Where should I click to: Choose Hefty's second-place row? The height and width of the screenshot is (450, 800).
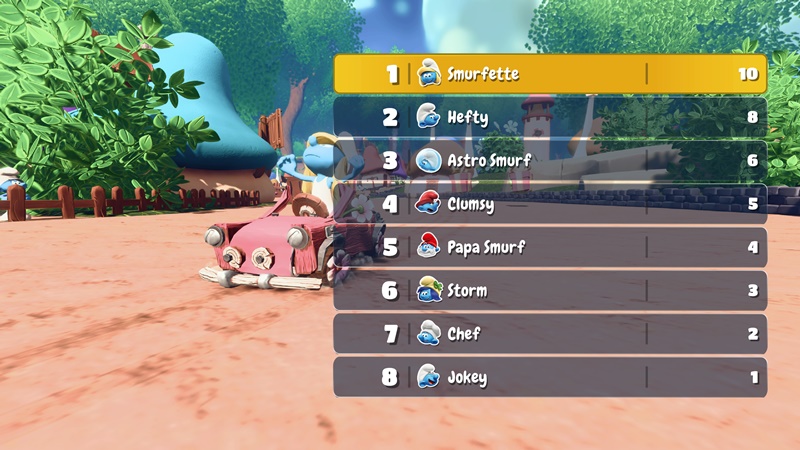click(x=550, y=117)
